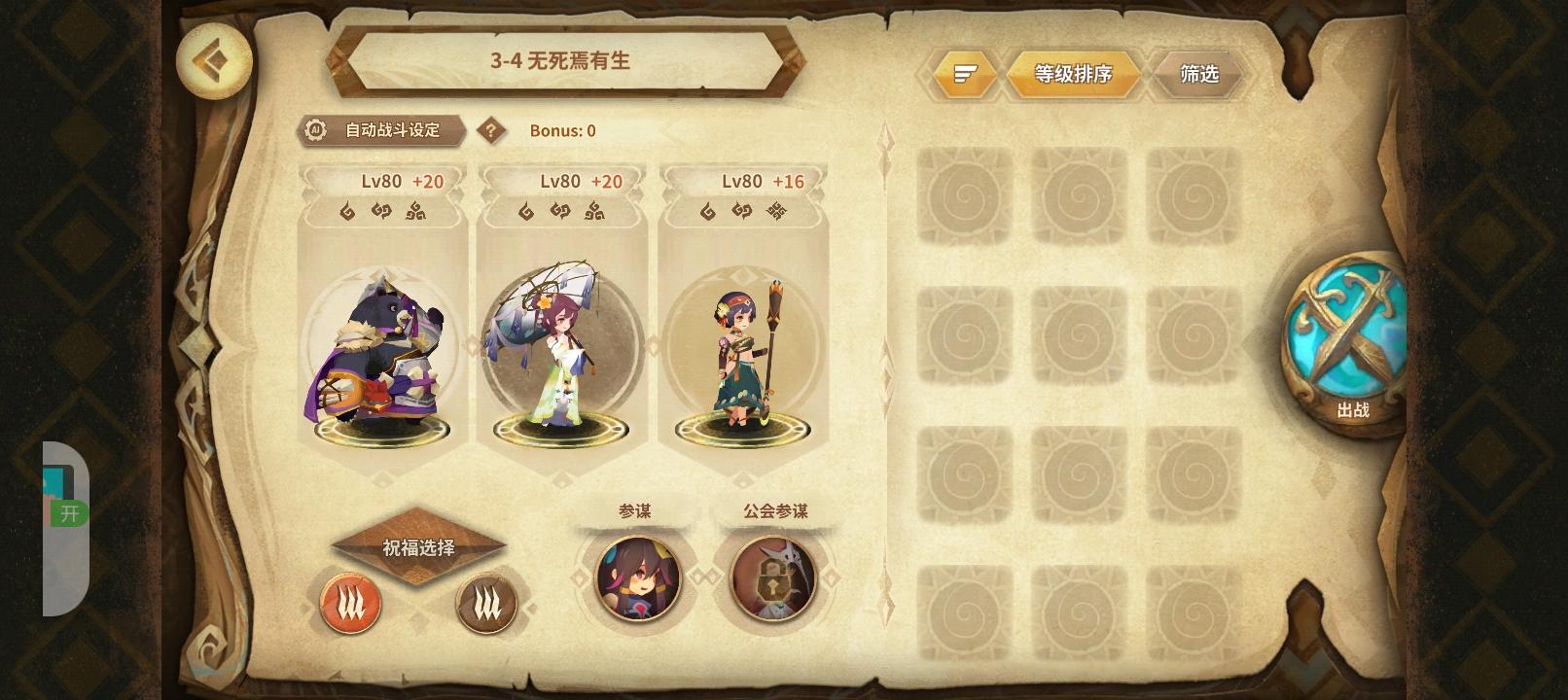Image resolution: width=1568 pixels, height=700 pixels.
Task: Expand the 祝福选择 blessing selection panel
Action: pyautogui.click(x=418, y=546)
